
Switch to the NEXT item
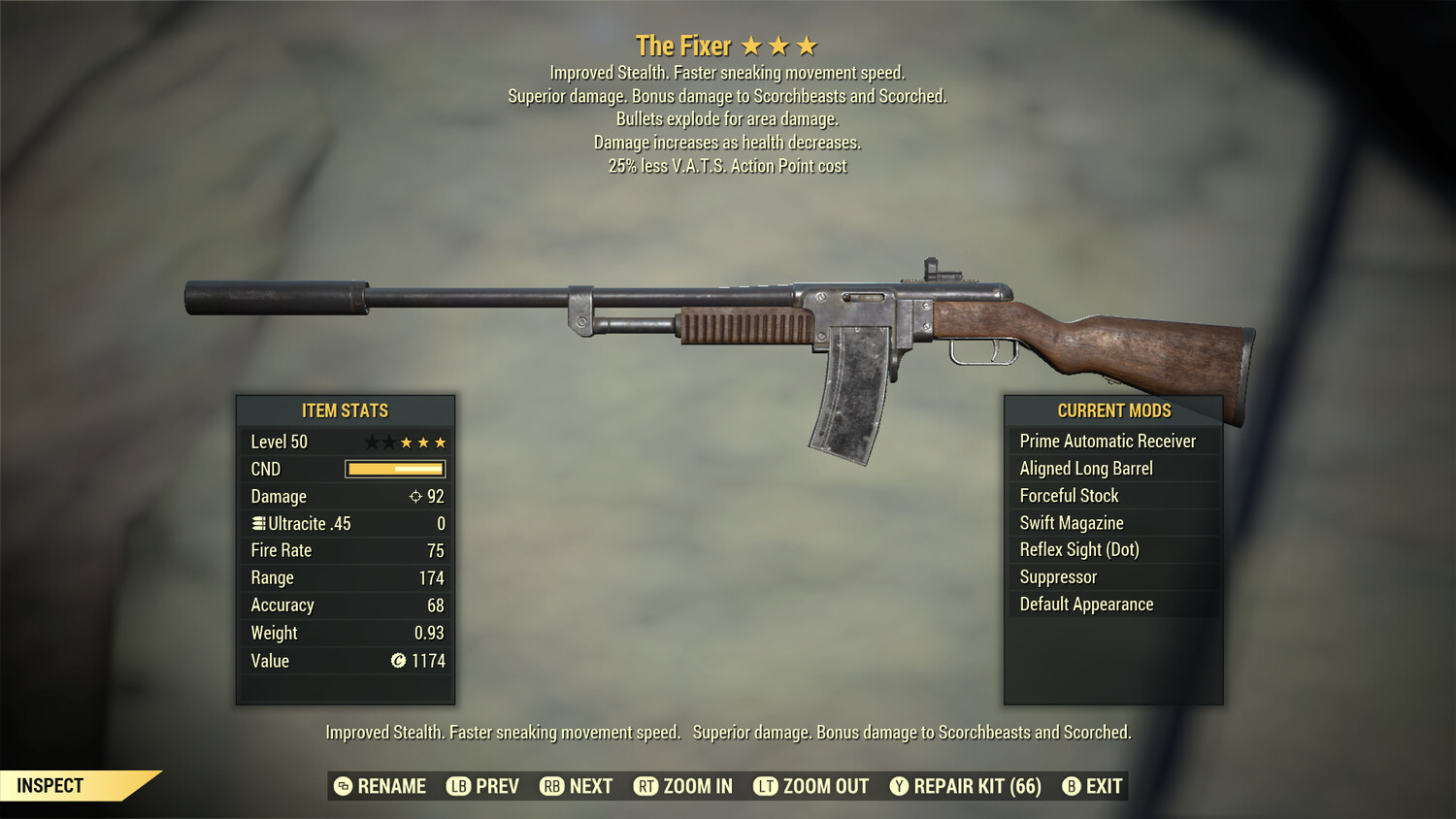click(577, 786)
